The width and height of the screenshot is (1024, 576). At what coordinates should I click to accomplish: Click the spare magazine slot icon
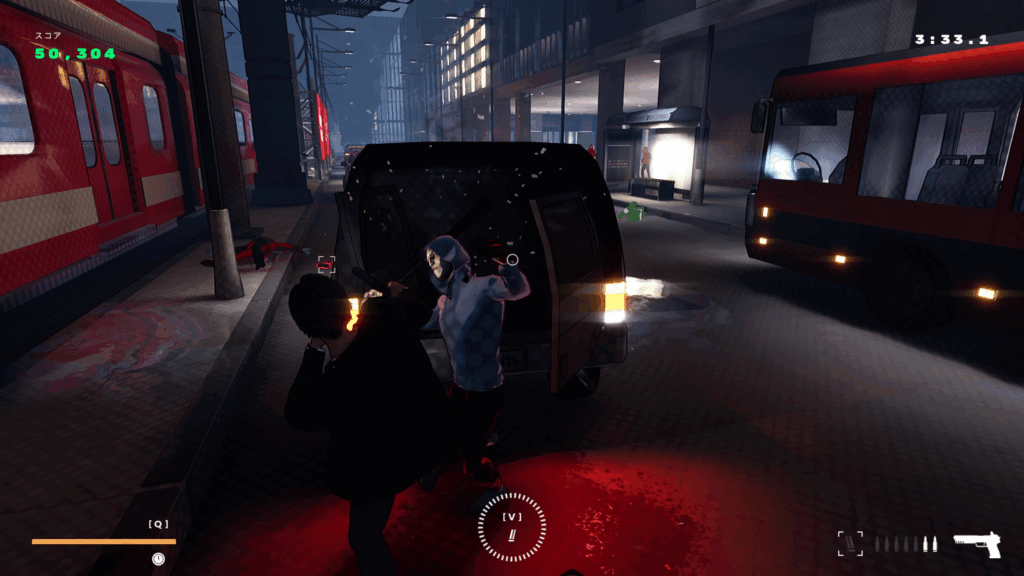[849, 543]
